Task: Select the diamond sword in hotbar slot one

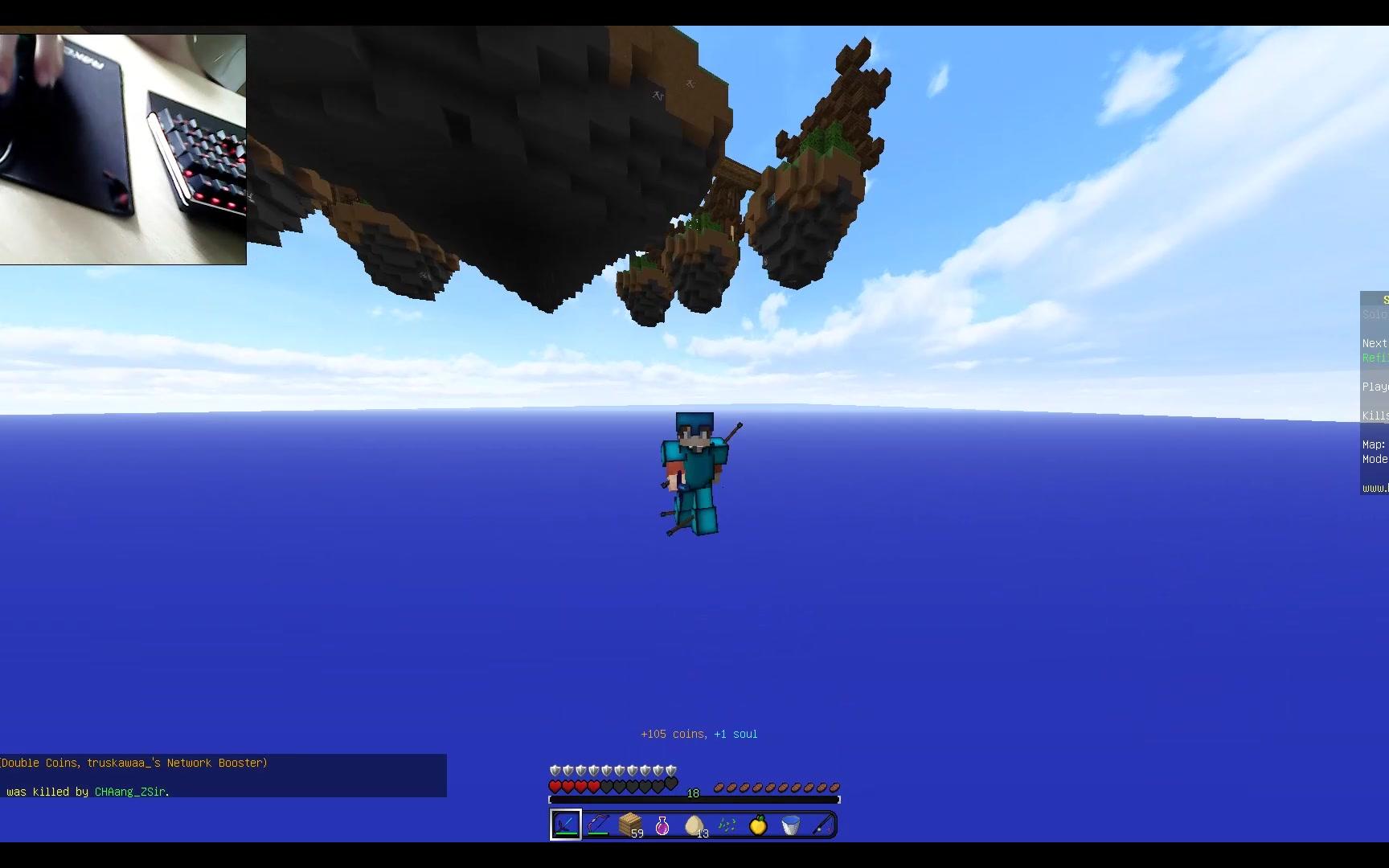Action: pyautogui.click(x=565, y=824)
